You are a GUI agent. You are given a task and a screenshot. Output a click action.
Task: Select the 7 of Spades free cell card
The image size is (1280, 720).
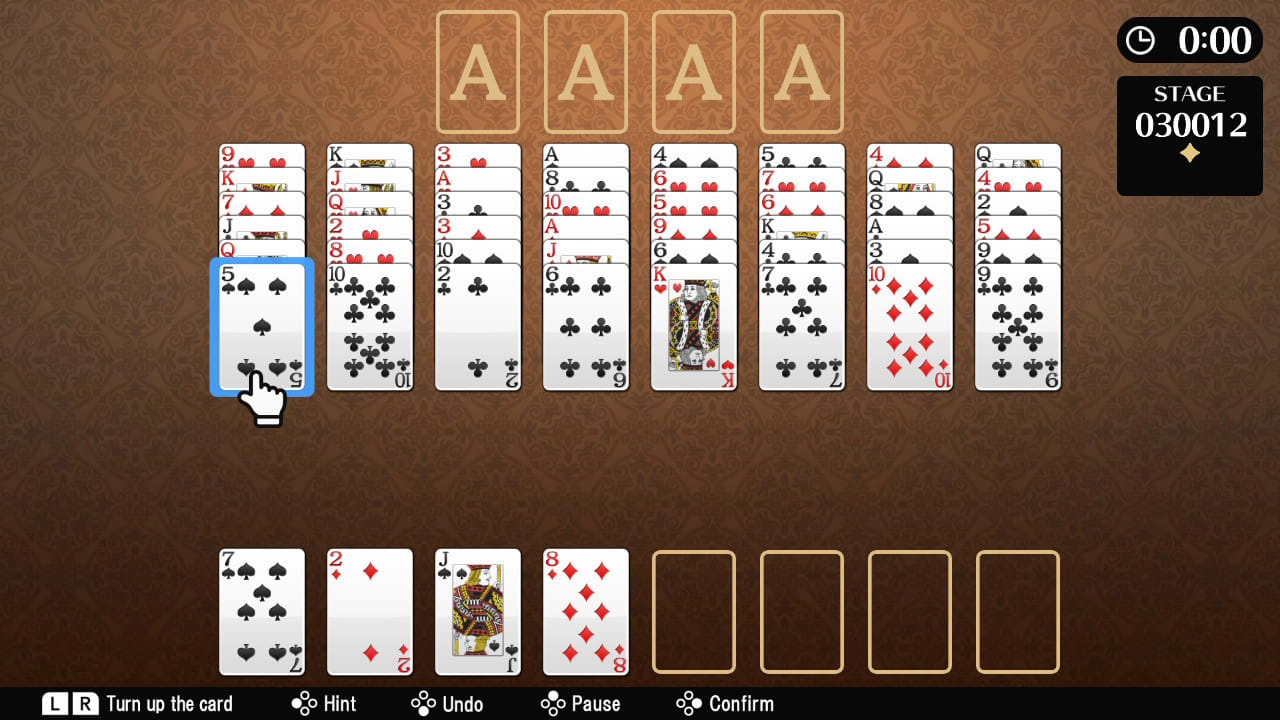pyautogui.click(x=261, y=610)
